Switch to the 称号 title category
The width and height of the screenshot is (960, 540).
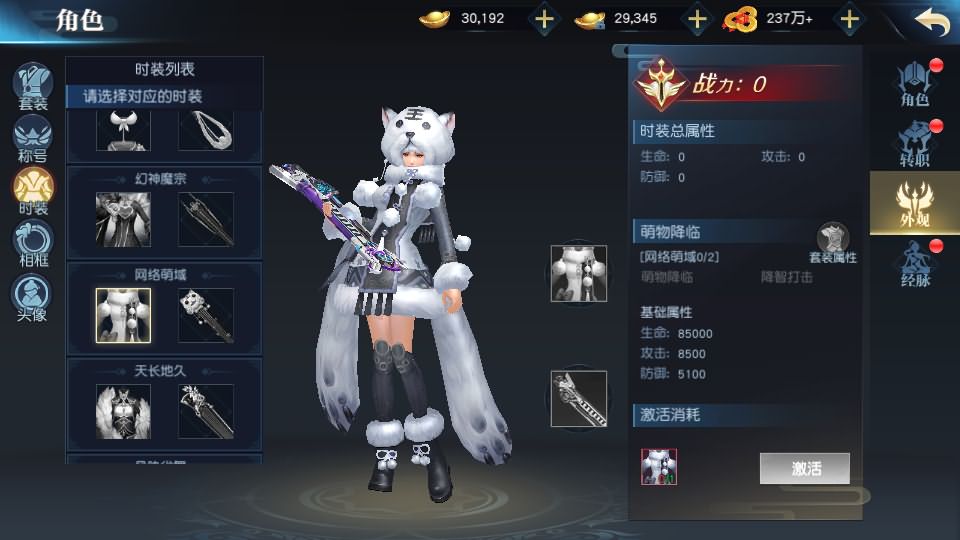coord(33,139)
